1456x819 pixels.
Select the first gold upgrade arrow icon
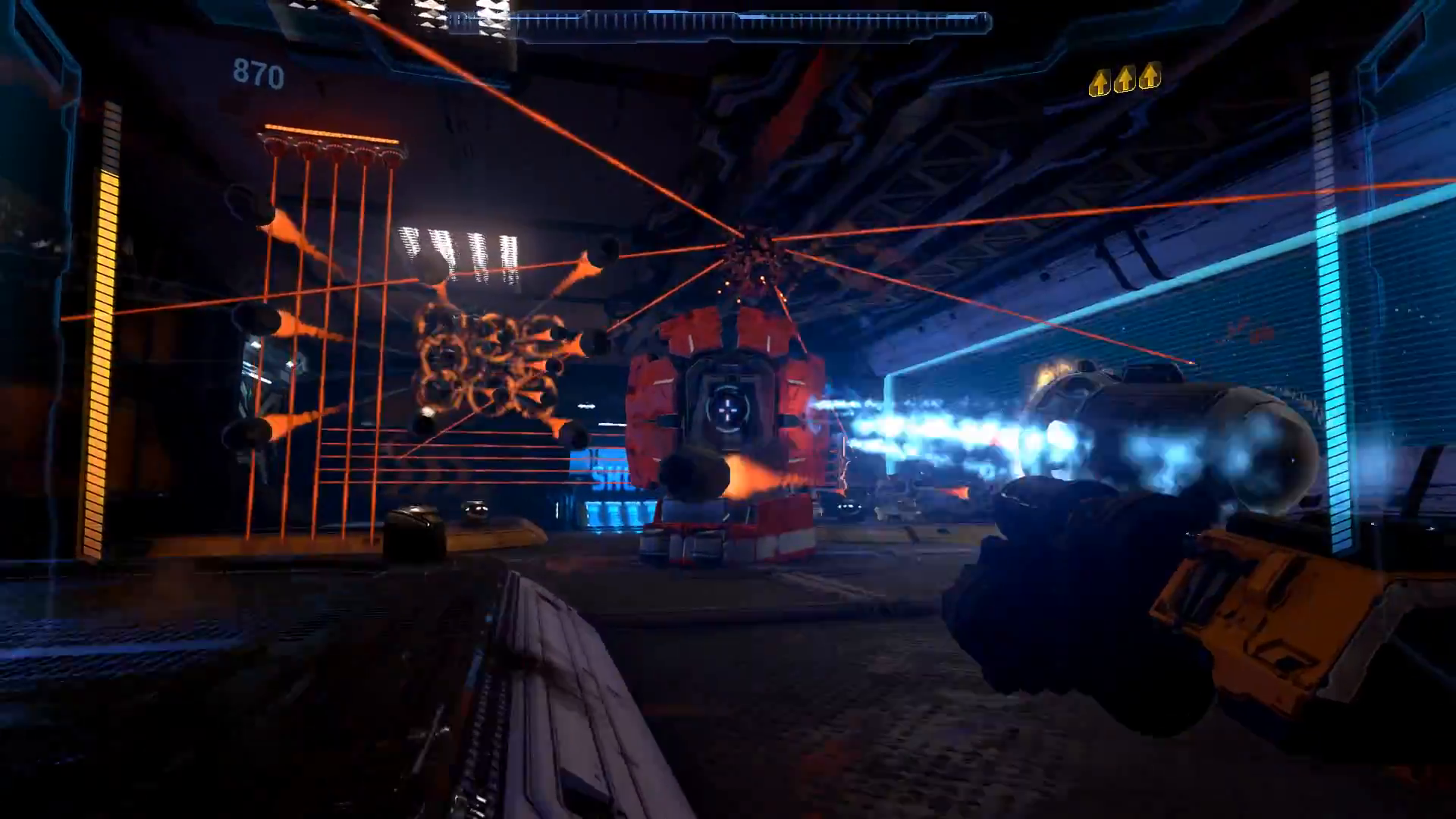click(x=1100, y=79)
